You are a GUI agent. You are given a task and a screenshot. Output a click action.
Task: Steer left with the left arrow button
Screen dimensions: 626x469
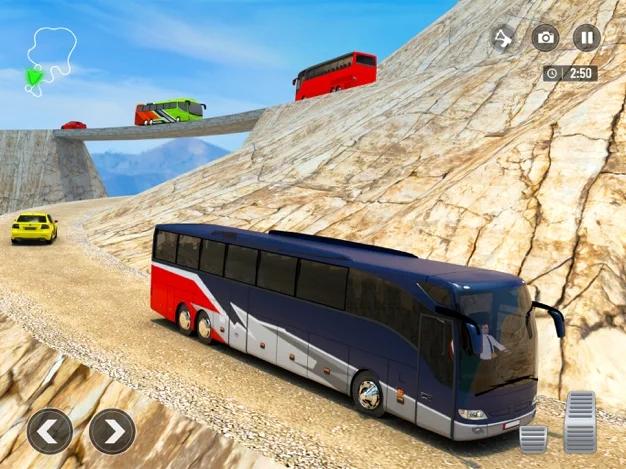(49, 431)
